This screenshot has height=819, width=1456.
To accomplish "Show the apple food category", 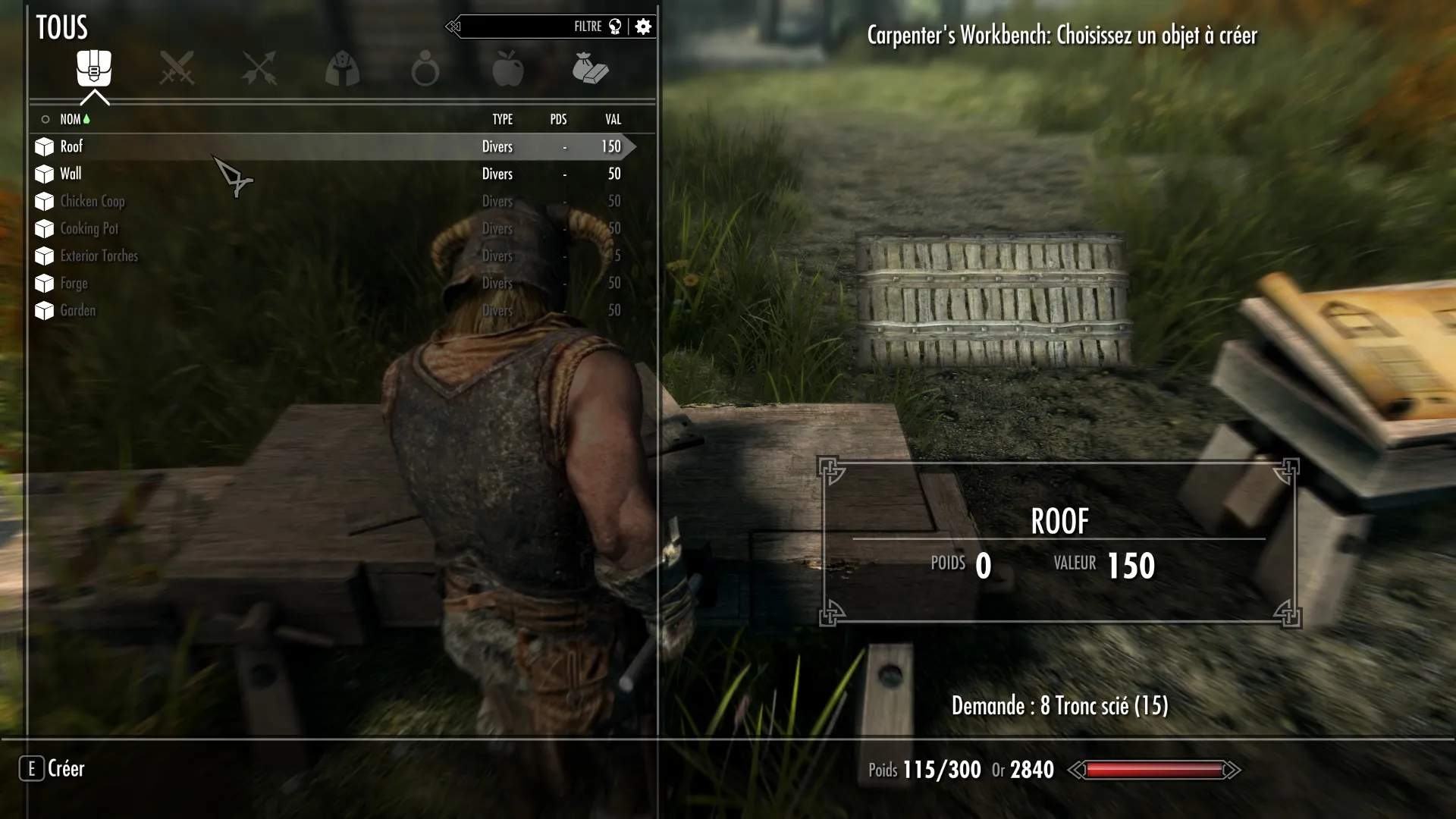I will point(507,68).
